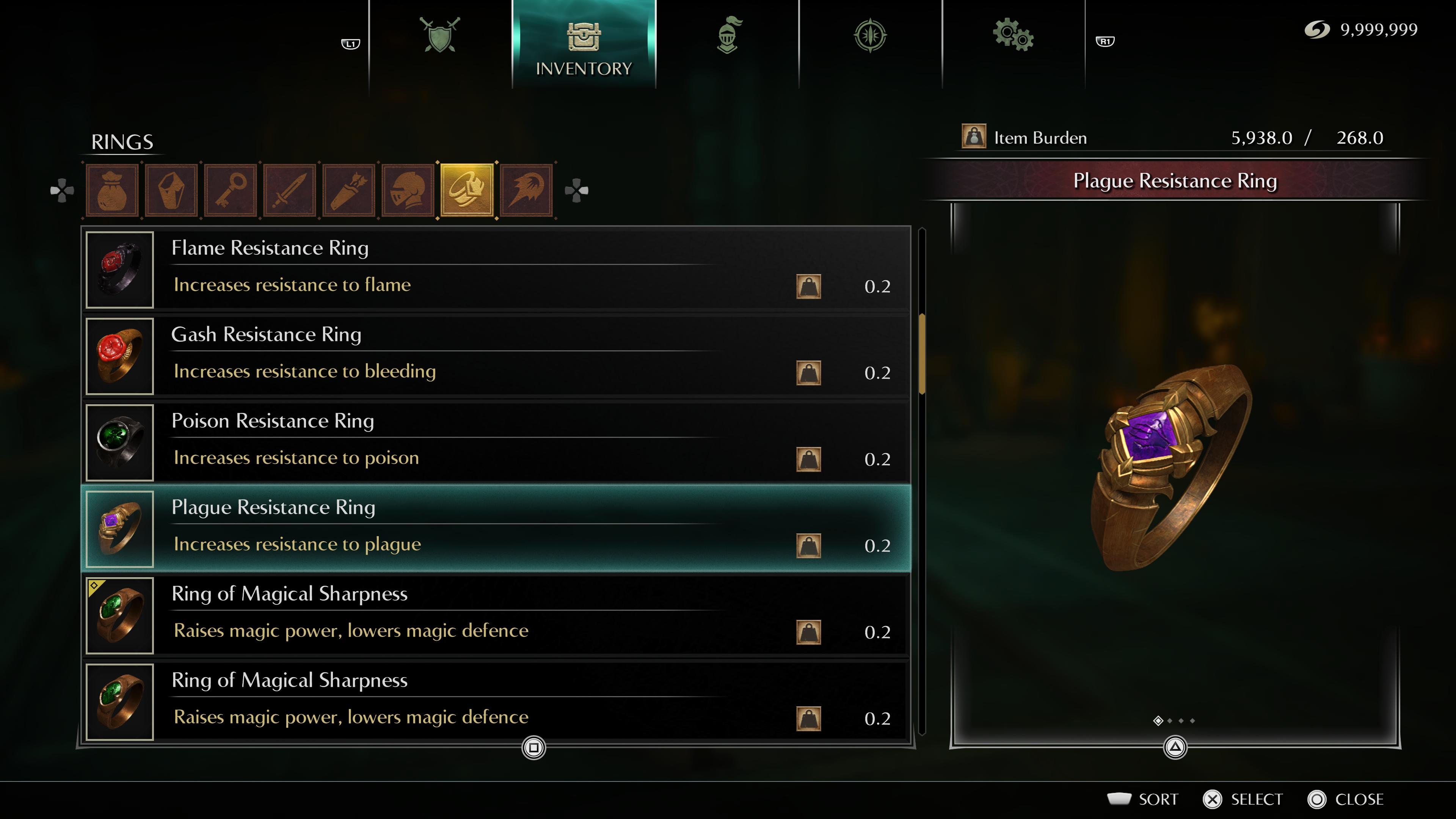Image resolution: width=1456 pixels, height=819 pixels.
Task: Select the arrow quiver ammunition category
Action: pos(349,190)
